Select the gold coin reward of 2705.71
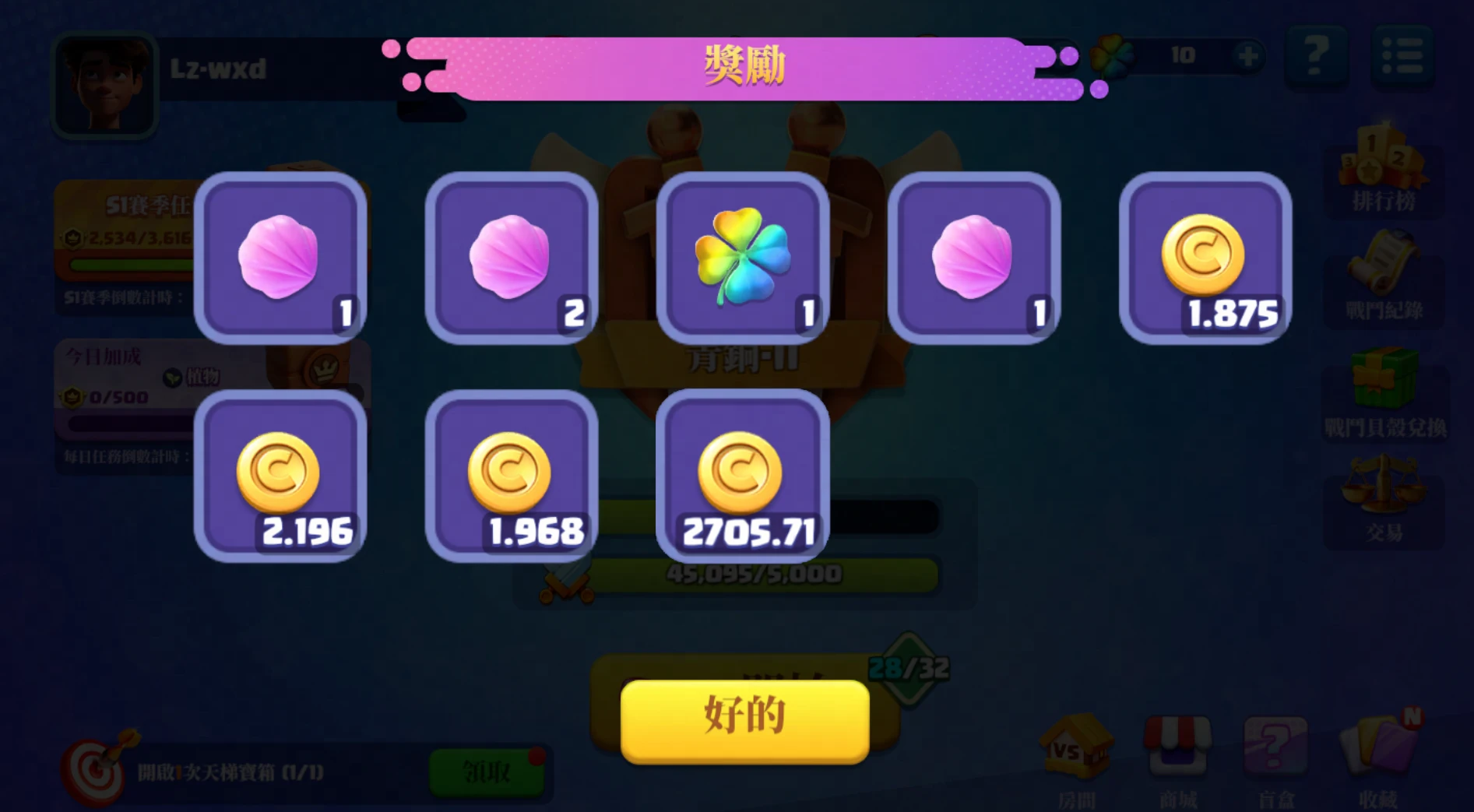The image size is (1474, 812). pyautogui.click(x=743, y=476)
